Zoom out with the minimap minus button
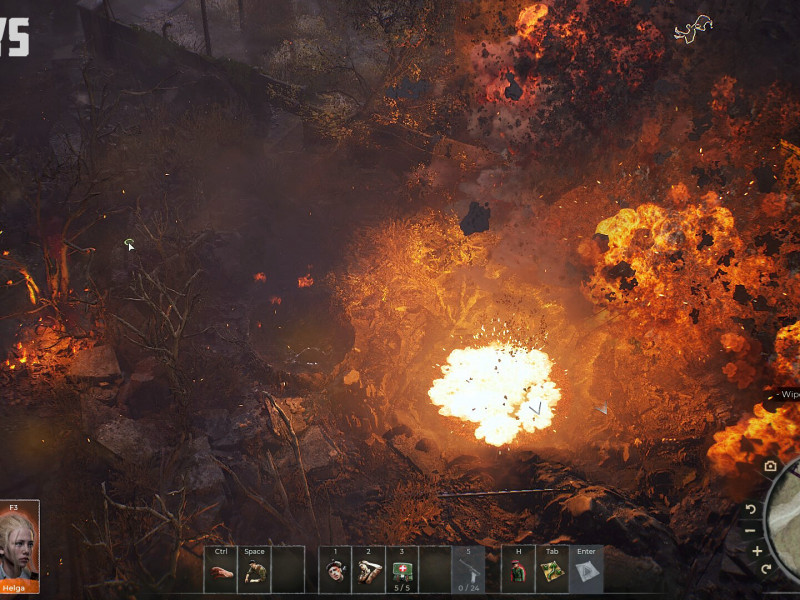 point(750,530)
